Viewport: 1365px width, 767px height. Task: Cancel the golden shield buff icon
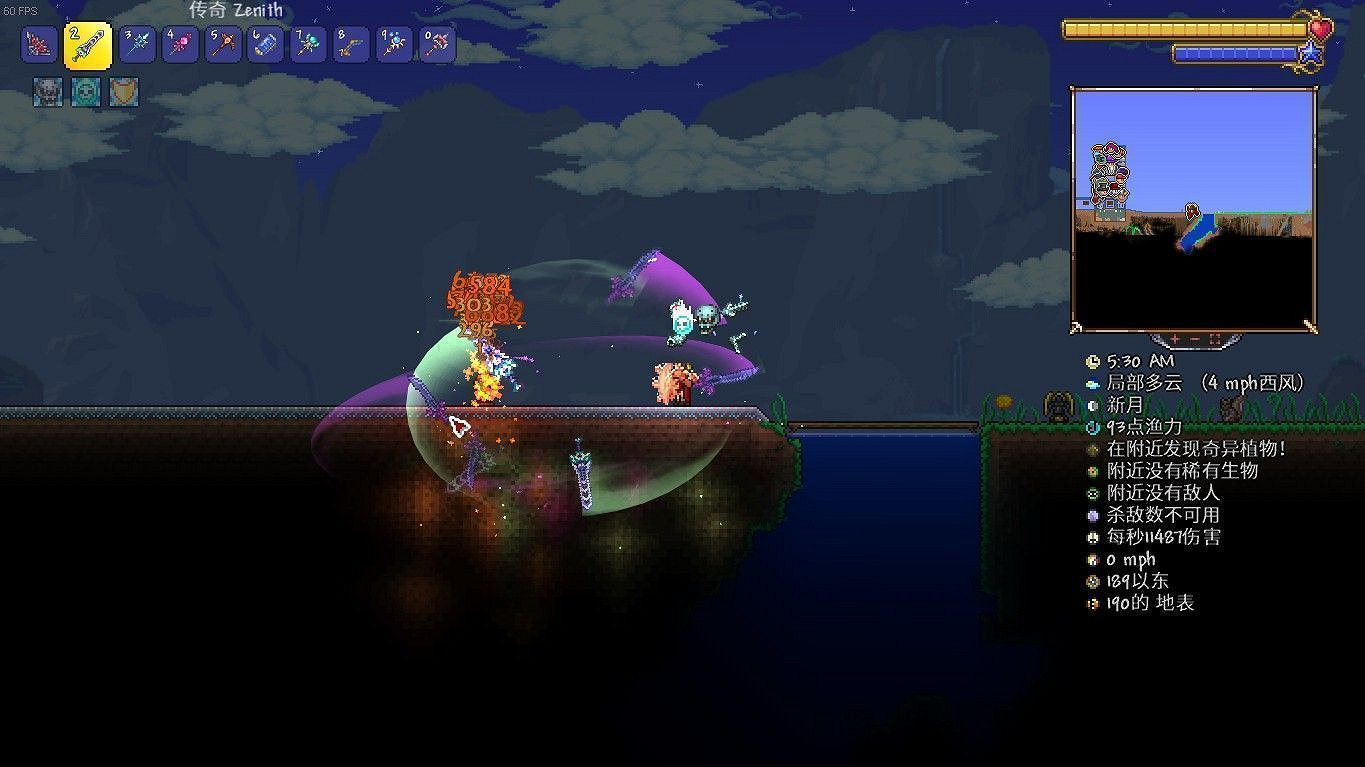pyautogui.click(x=122, y=92)
